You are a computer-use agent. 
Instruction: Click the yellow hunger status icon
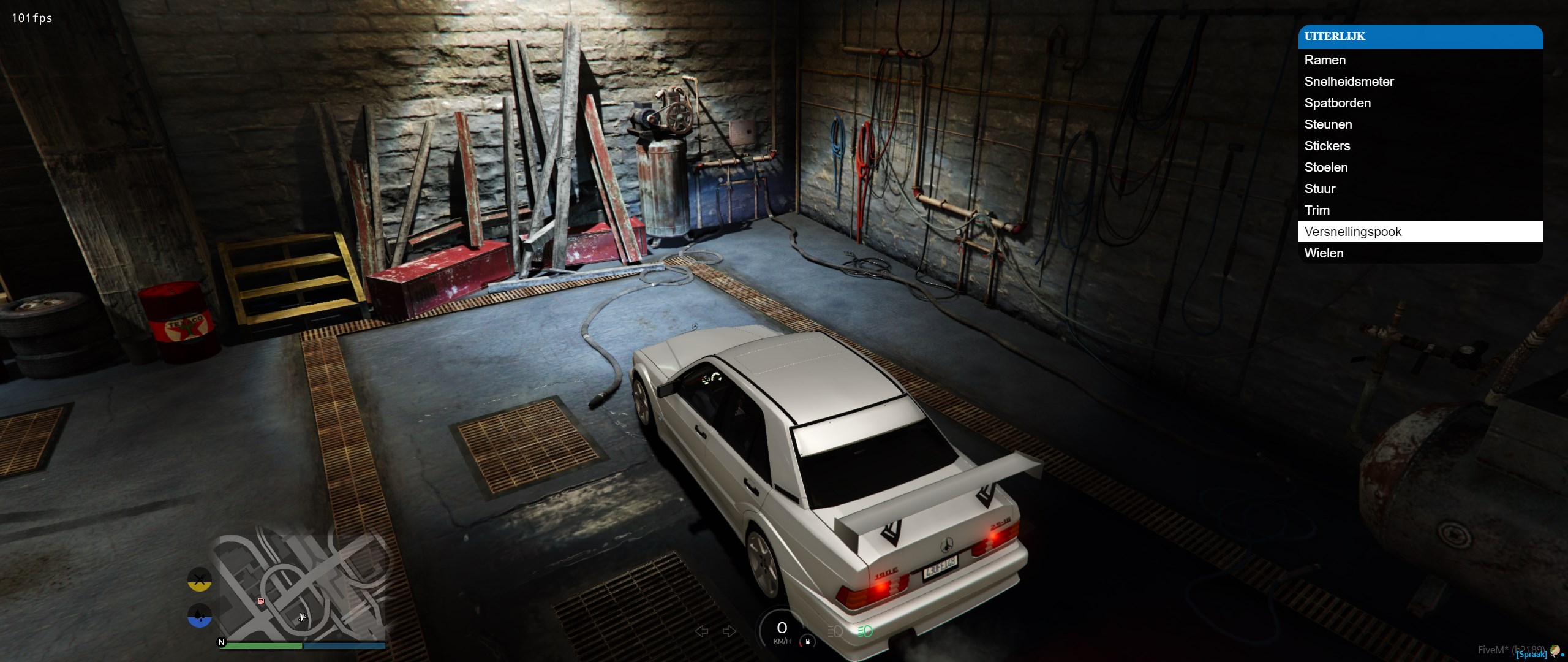[200, 579]
